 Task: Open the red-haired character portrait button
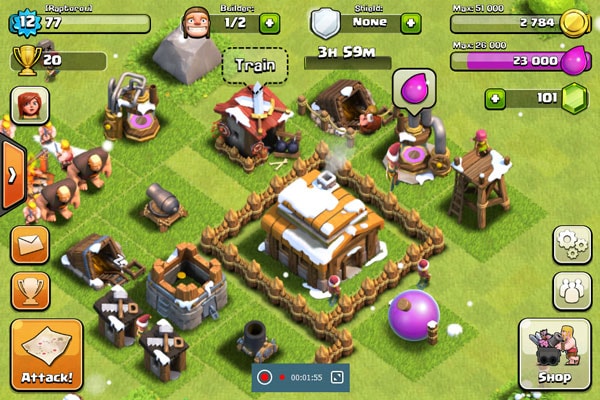pos(30,105)
